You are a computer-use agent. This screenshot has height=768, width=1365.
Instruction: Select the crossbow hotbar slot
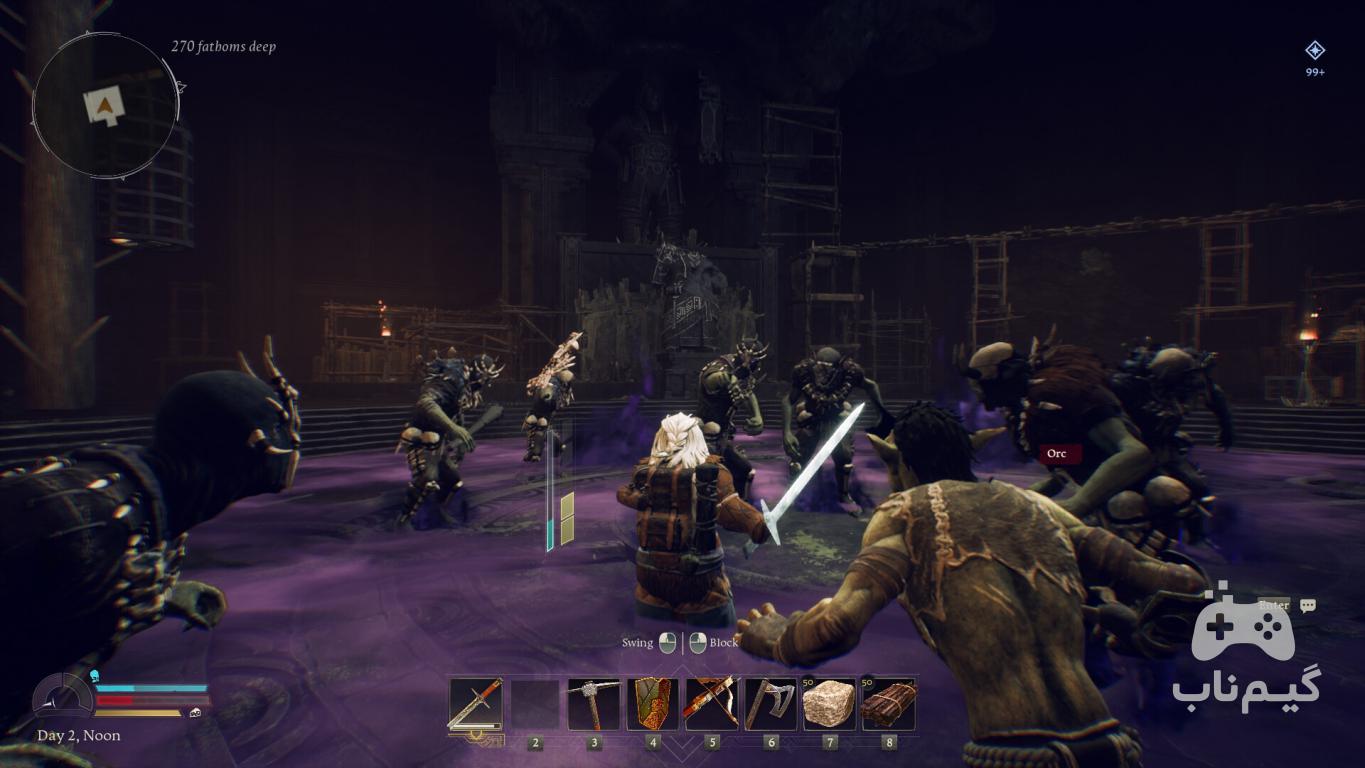point(711,704)
